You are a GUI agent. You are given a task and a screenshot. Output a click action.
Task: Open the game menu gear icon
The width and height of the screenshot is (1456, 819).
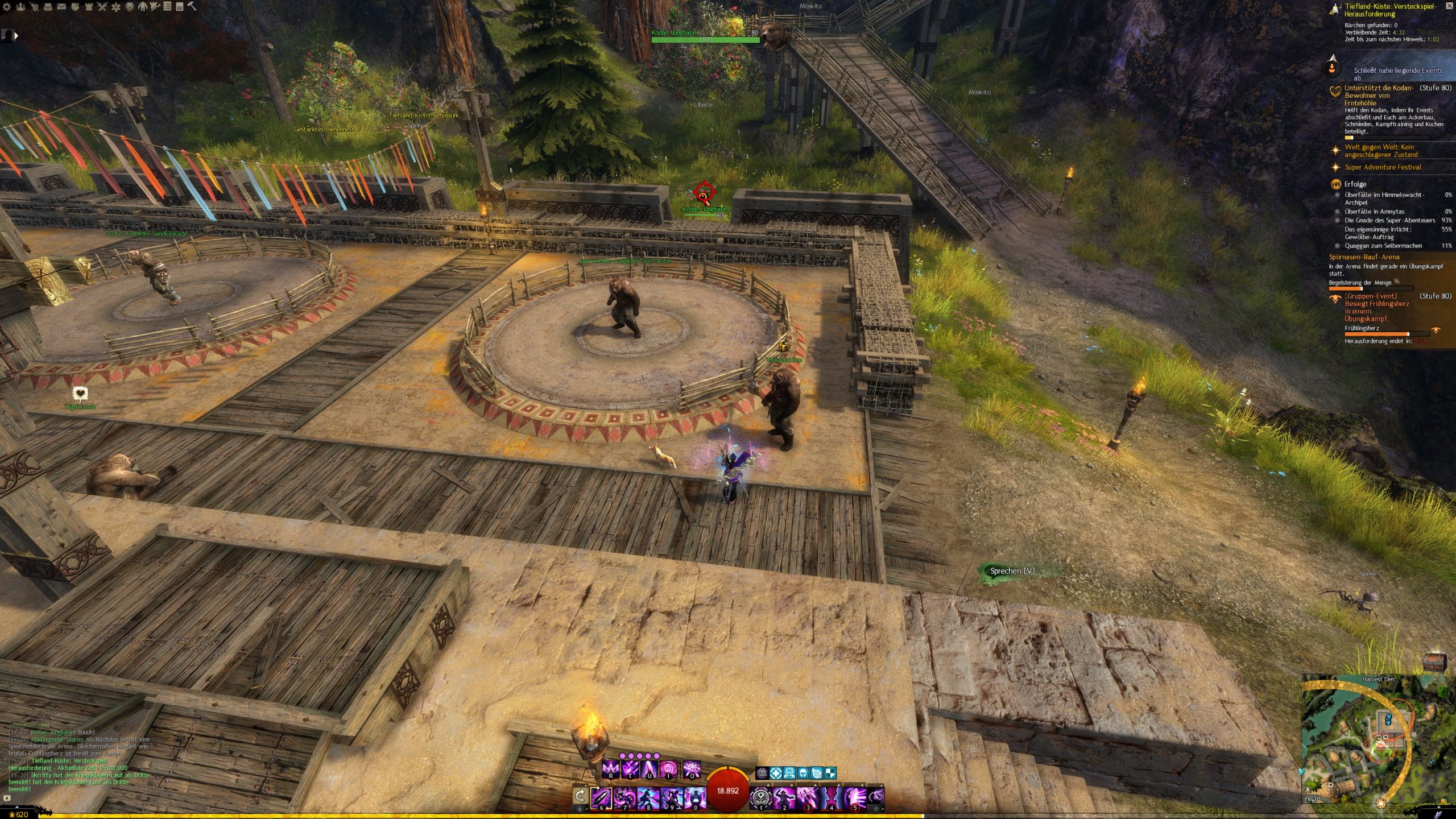[x=7, y=7]
